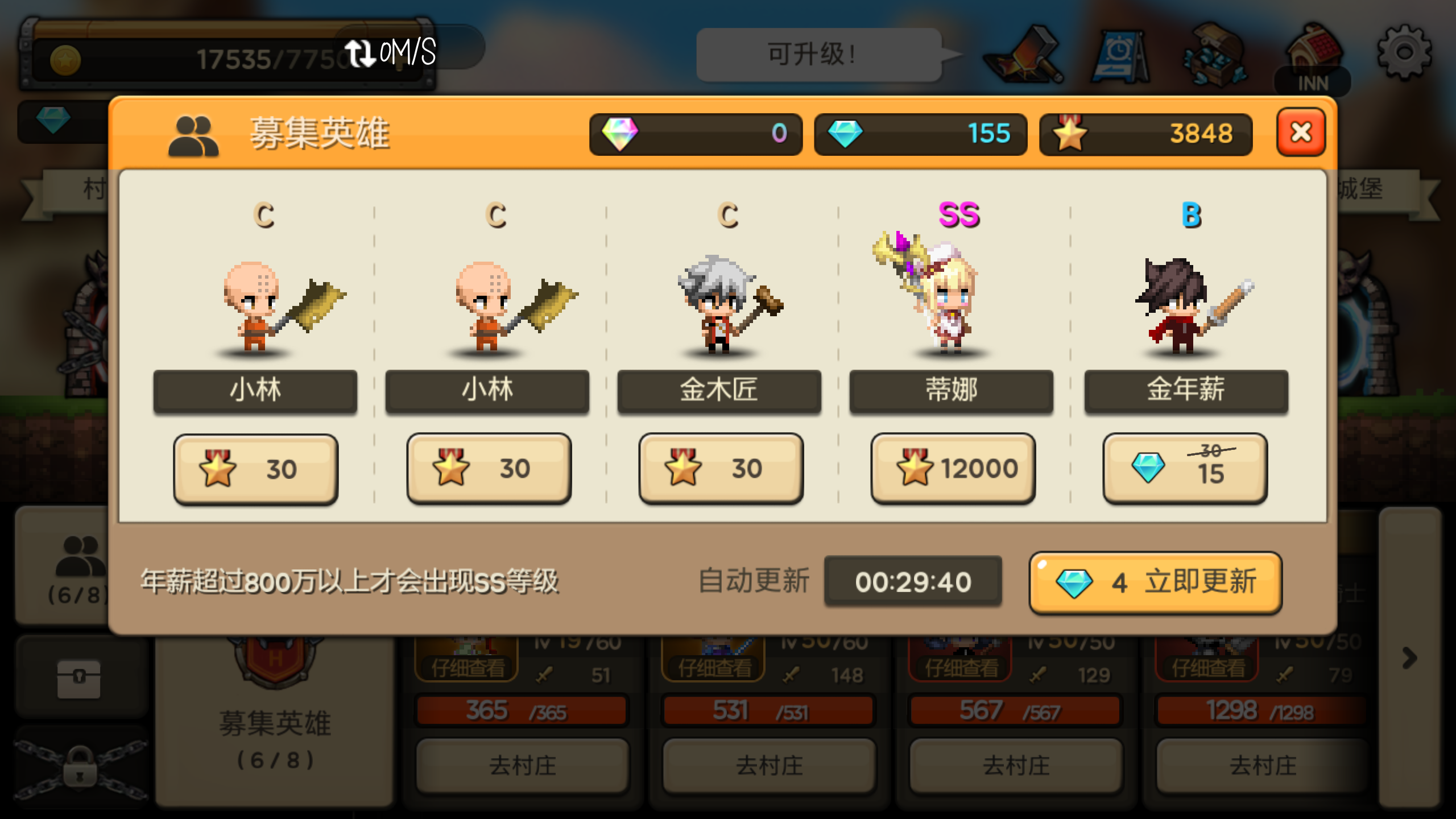Click the blue diamond counter showing 155

[x=920, y=135]
